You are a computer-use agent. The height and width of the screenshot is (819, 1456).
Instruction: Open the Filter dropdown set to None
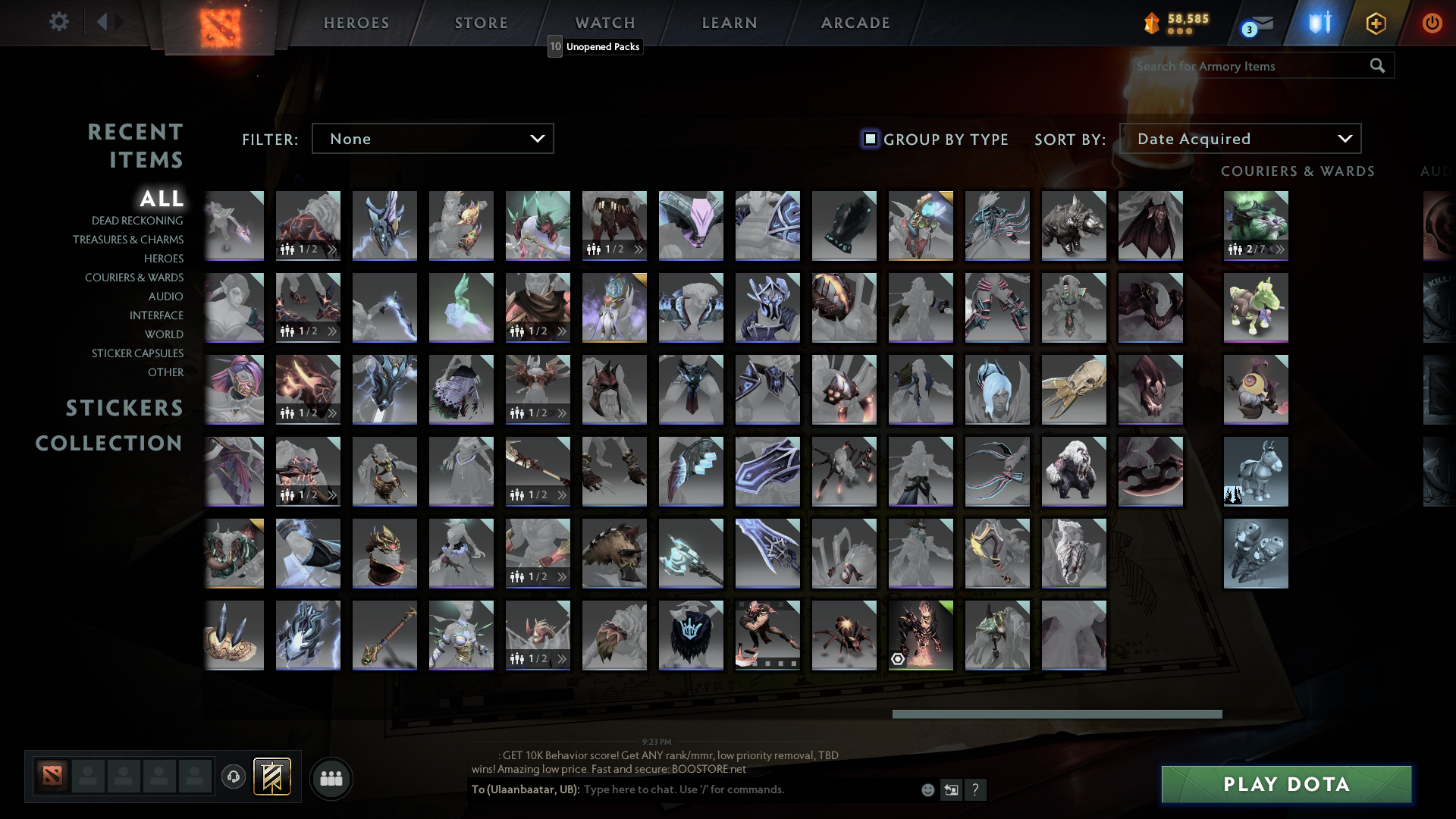tap(432, 138)
